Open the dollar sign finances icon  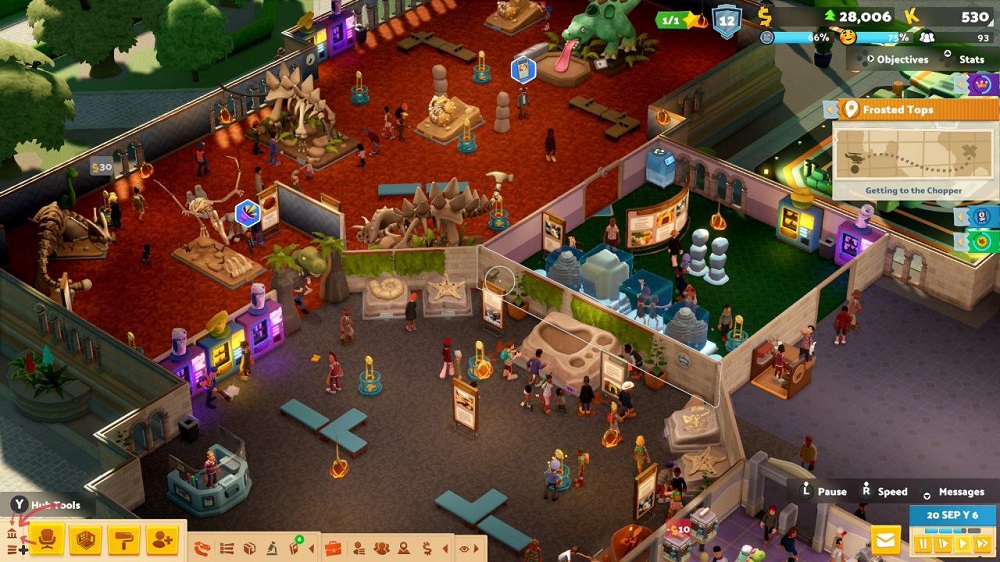pos(427,548)
